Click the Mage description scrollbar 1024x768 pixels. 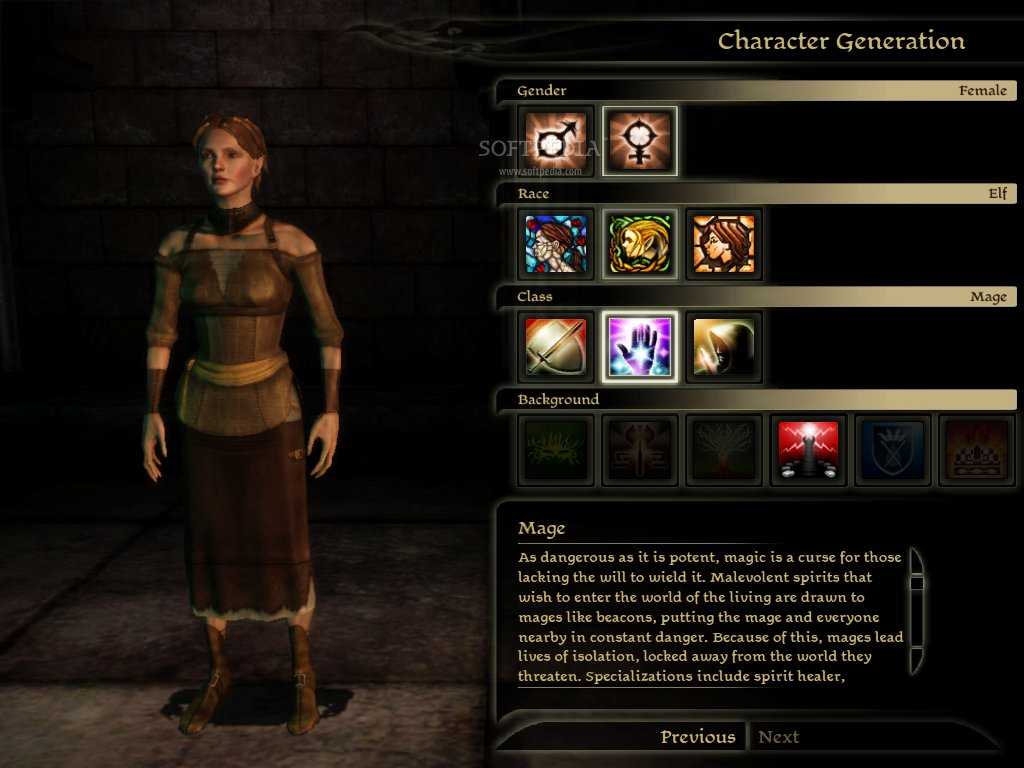click(916, 610)
